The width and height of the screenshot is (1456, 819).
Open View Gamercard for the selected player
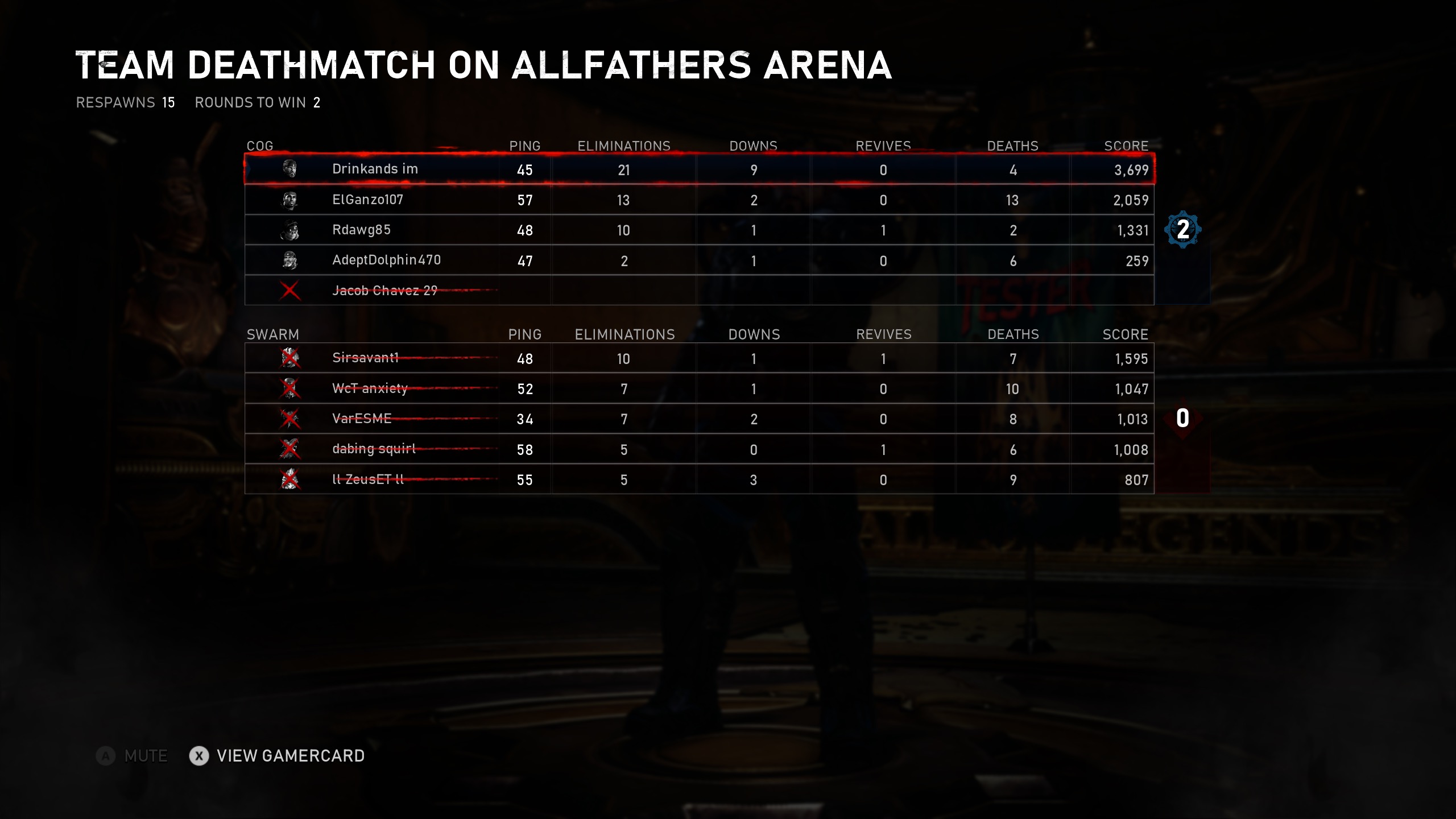(x=278, y=756)
